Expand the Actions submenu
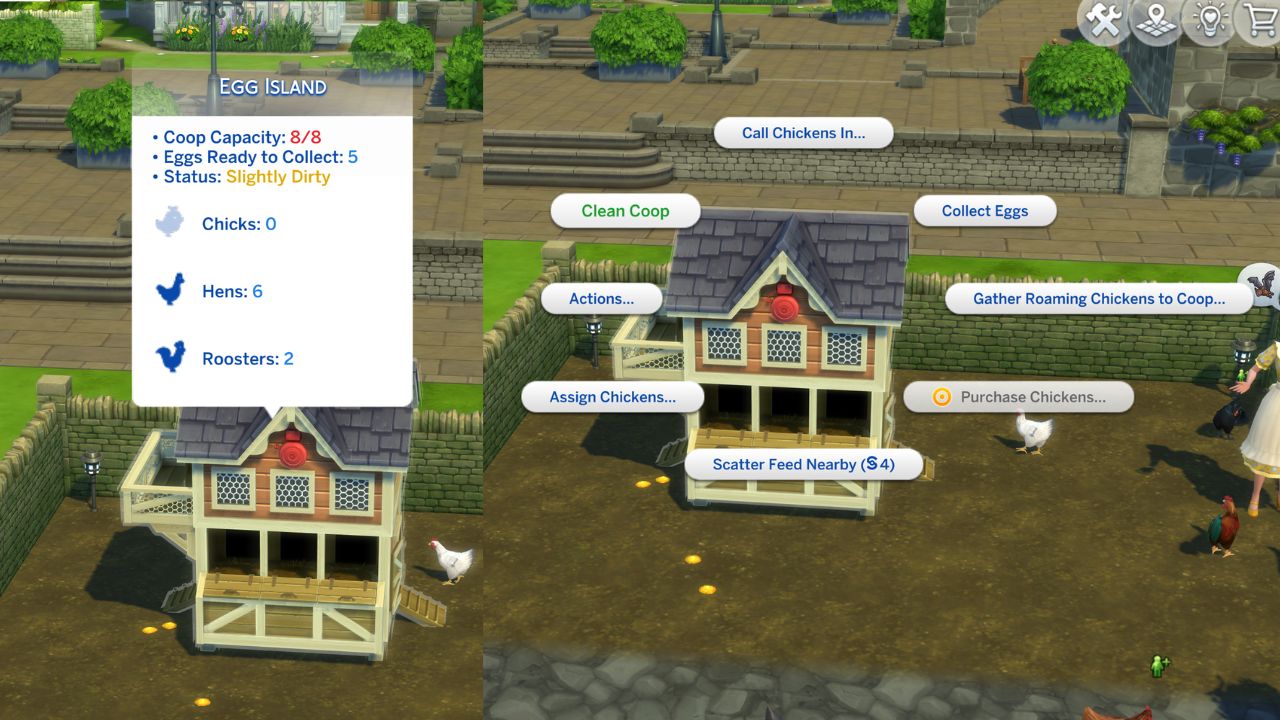1280x720 pixels. [x=600, y=298]
